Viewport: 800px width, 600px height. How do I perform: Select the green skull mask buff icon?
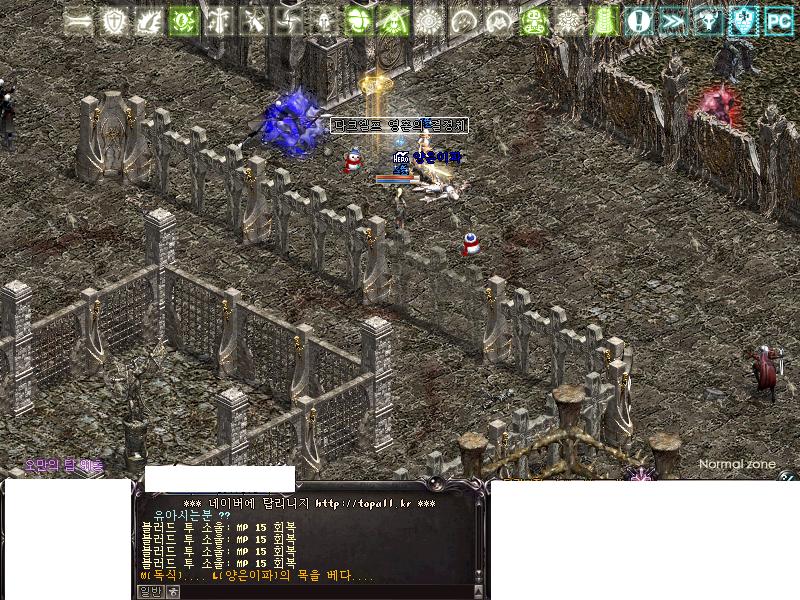[x=534, y=20]
